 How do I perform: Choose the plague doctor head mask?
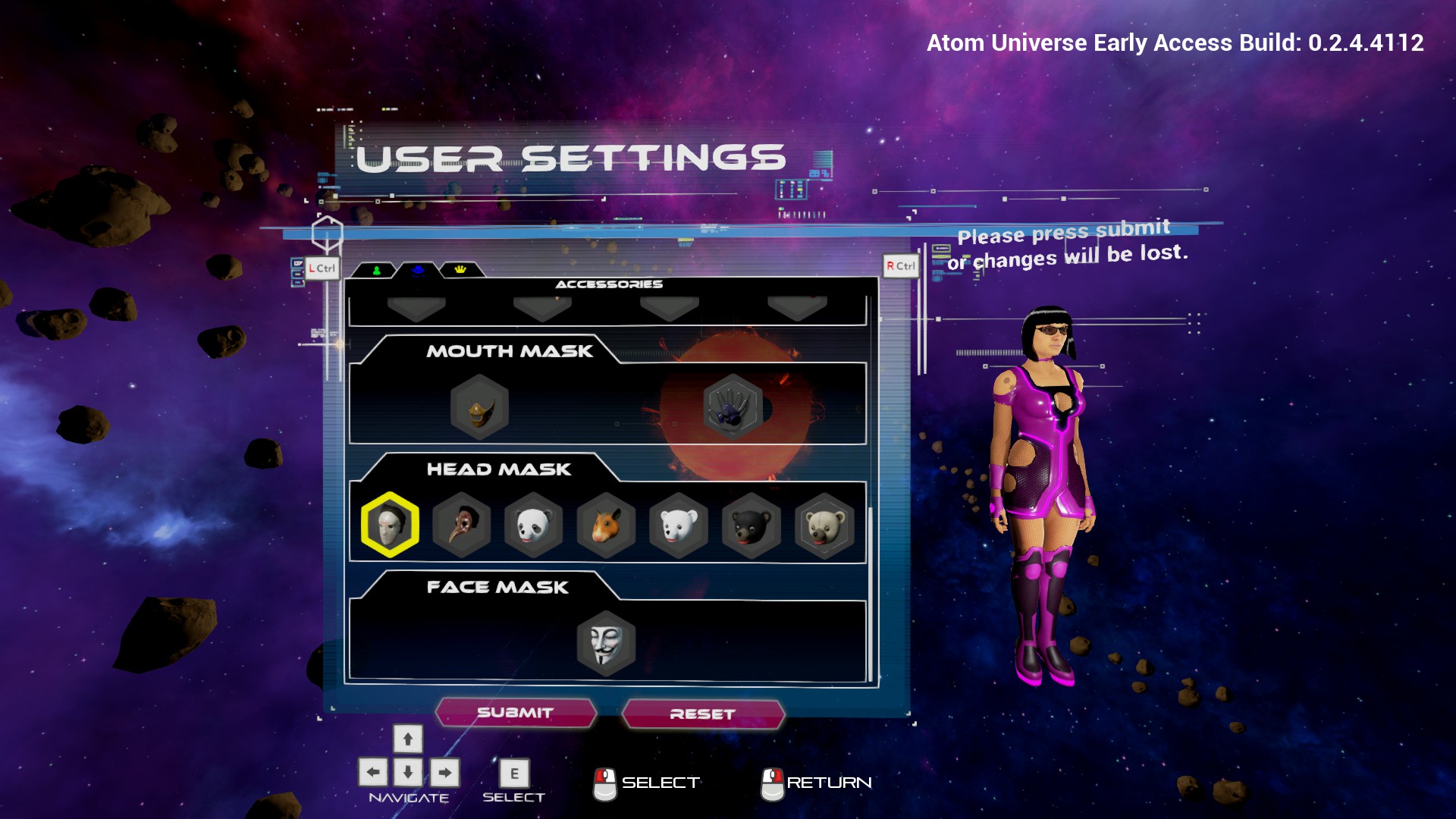tap(462, 525)
